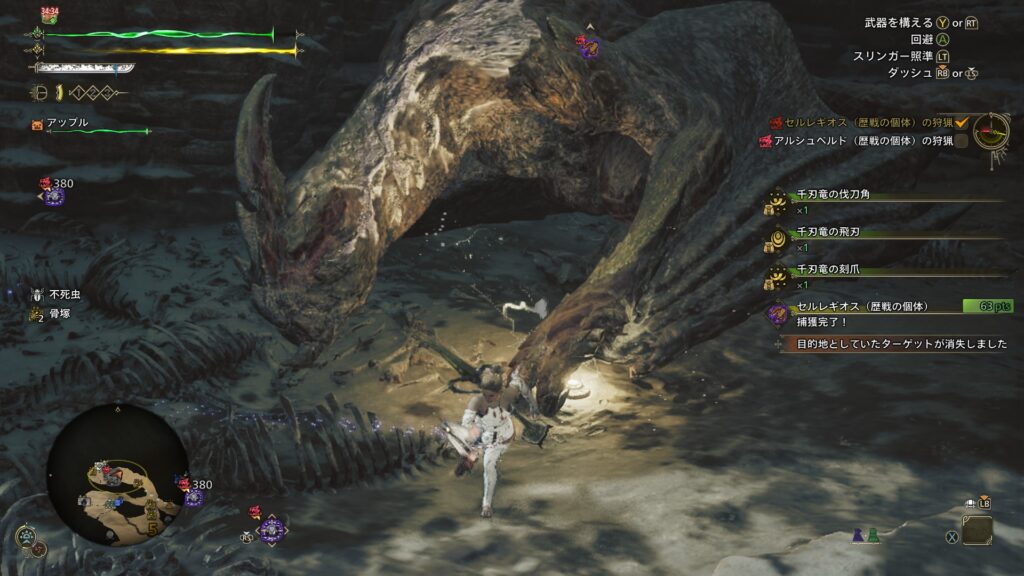Open the circular area minimap
The image size is (1024, 576).
click(117, 474)
